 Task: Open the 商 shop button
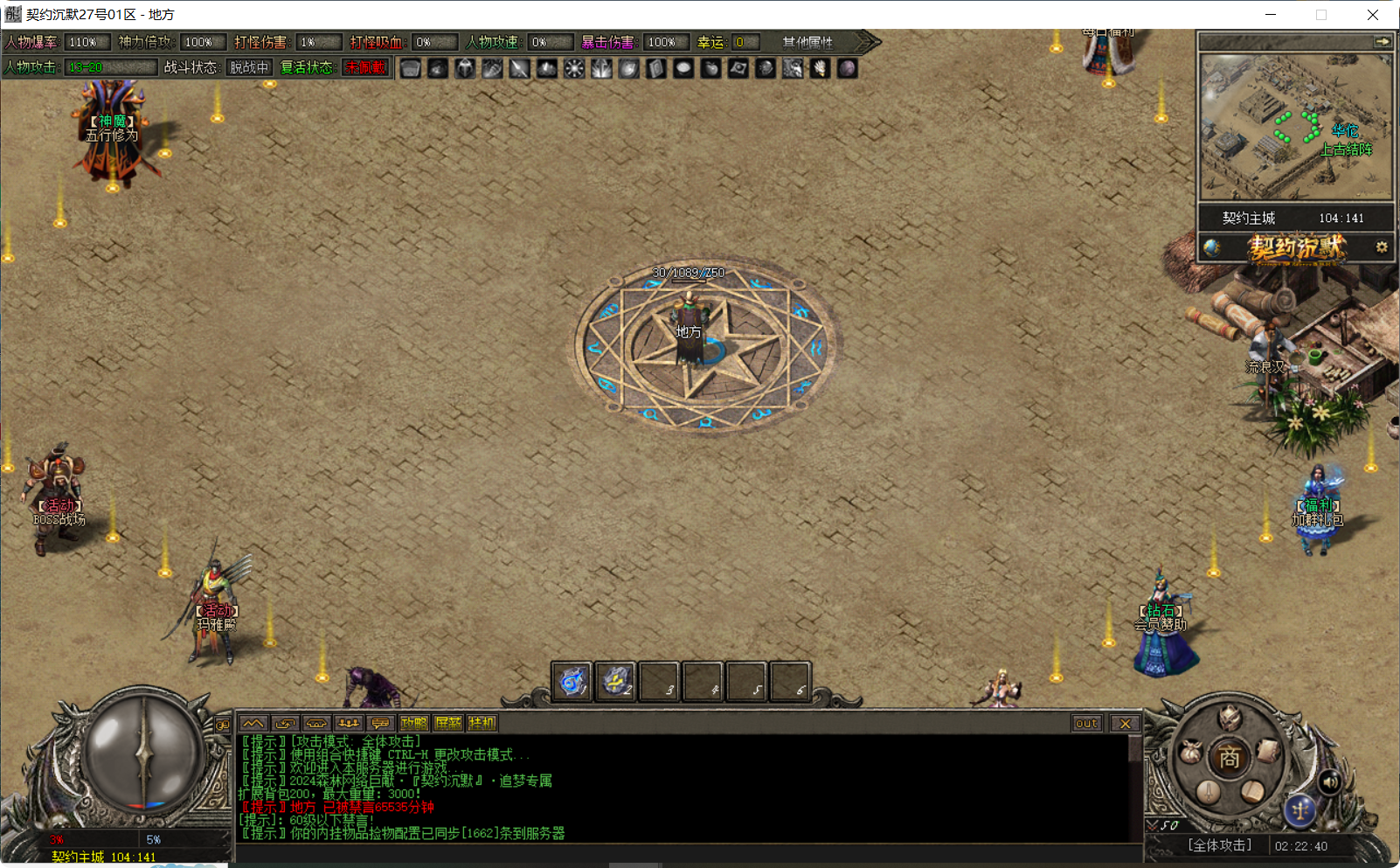click(1230, 758)
